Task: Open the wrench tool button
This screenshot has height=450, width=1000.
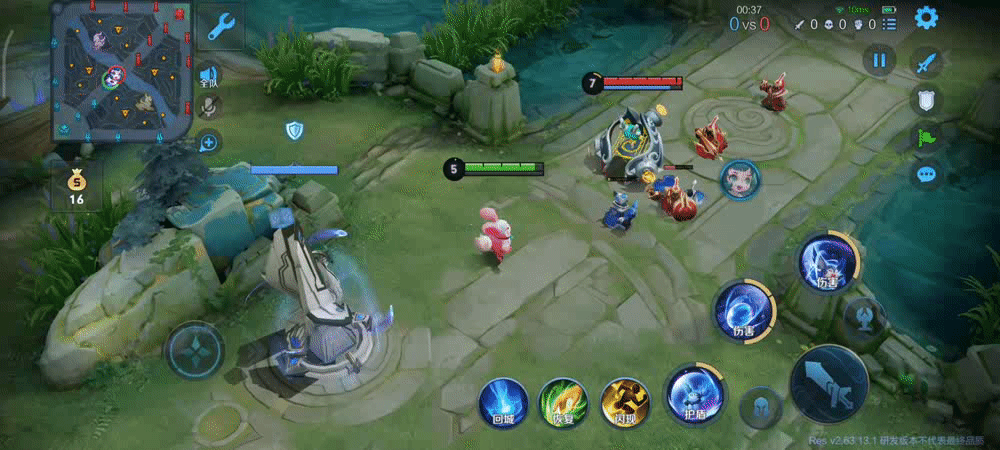Action: point(220,26)
